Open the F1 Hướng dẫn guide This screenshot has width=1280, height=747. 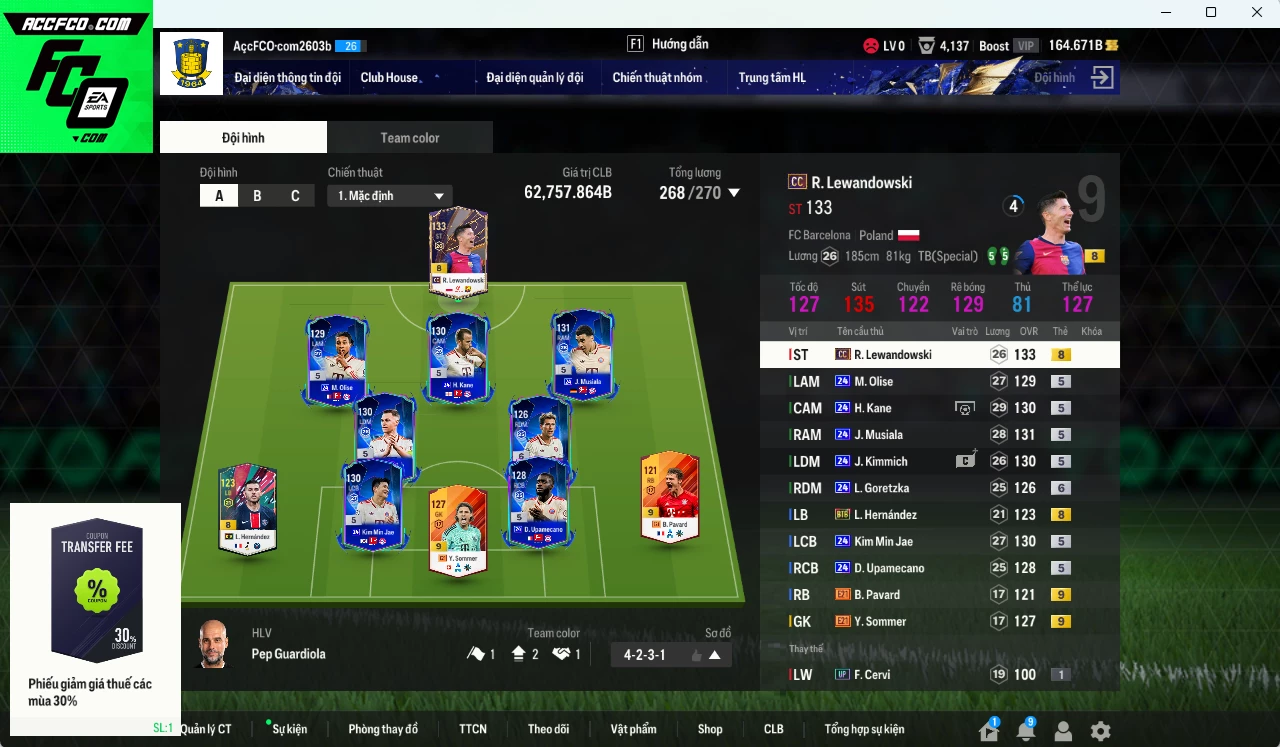(x=668, y=44)
